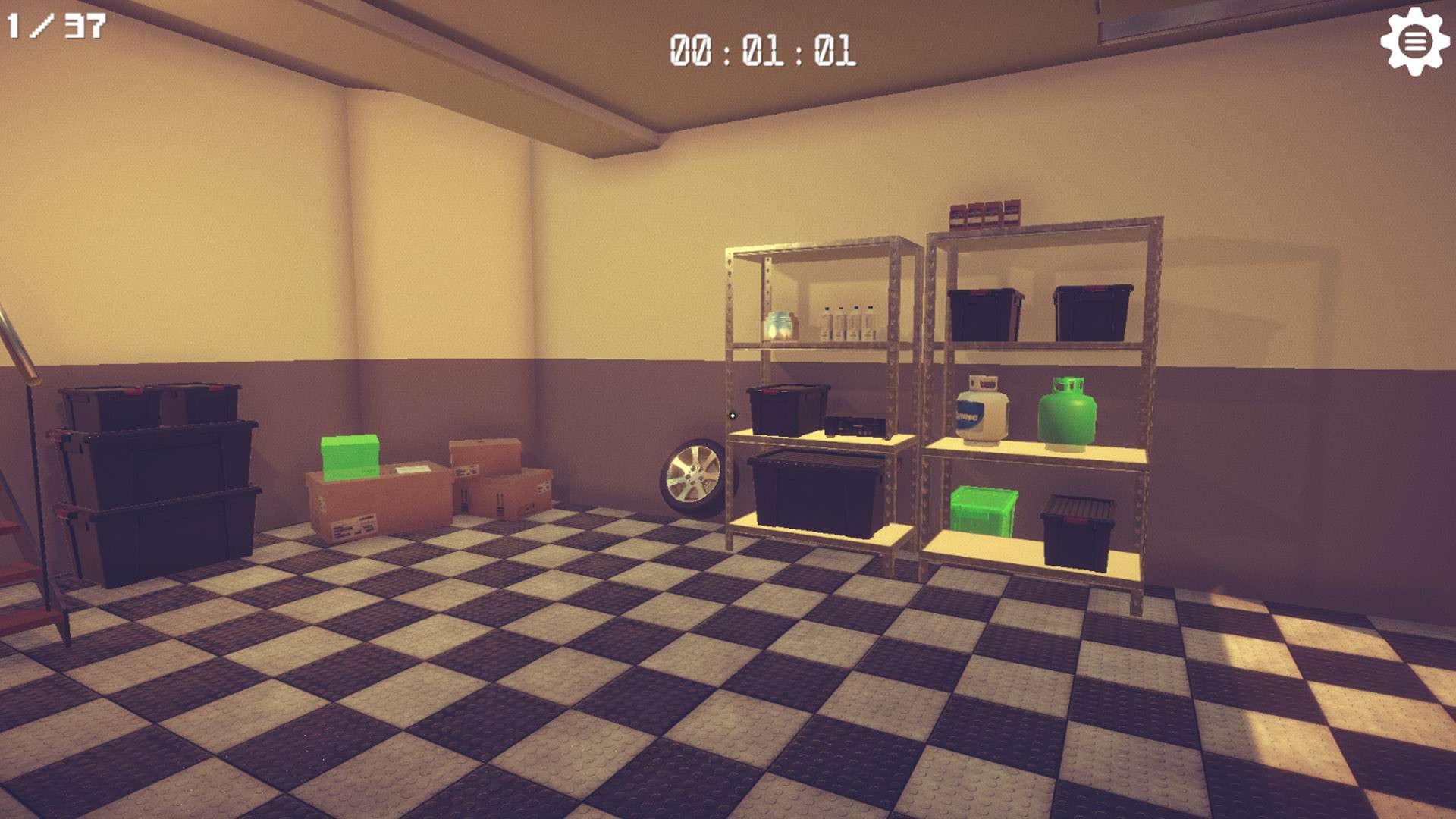Viewport: 1456px width, 819px height.
Task: Click the white Sunpro propane tank
Action: (981, 412)
